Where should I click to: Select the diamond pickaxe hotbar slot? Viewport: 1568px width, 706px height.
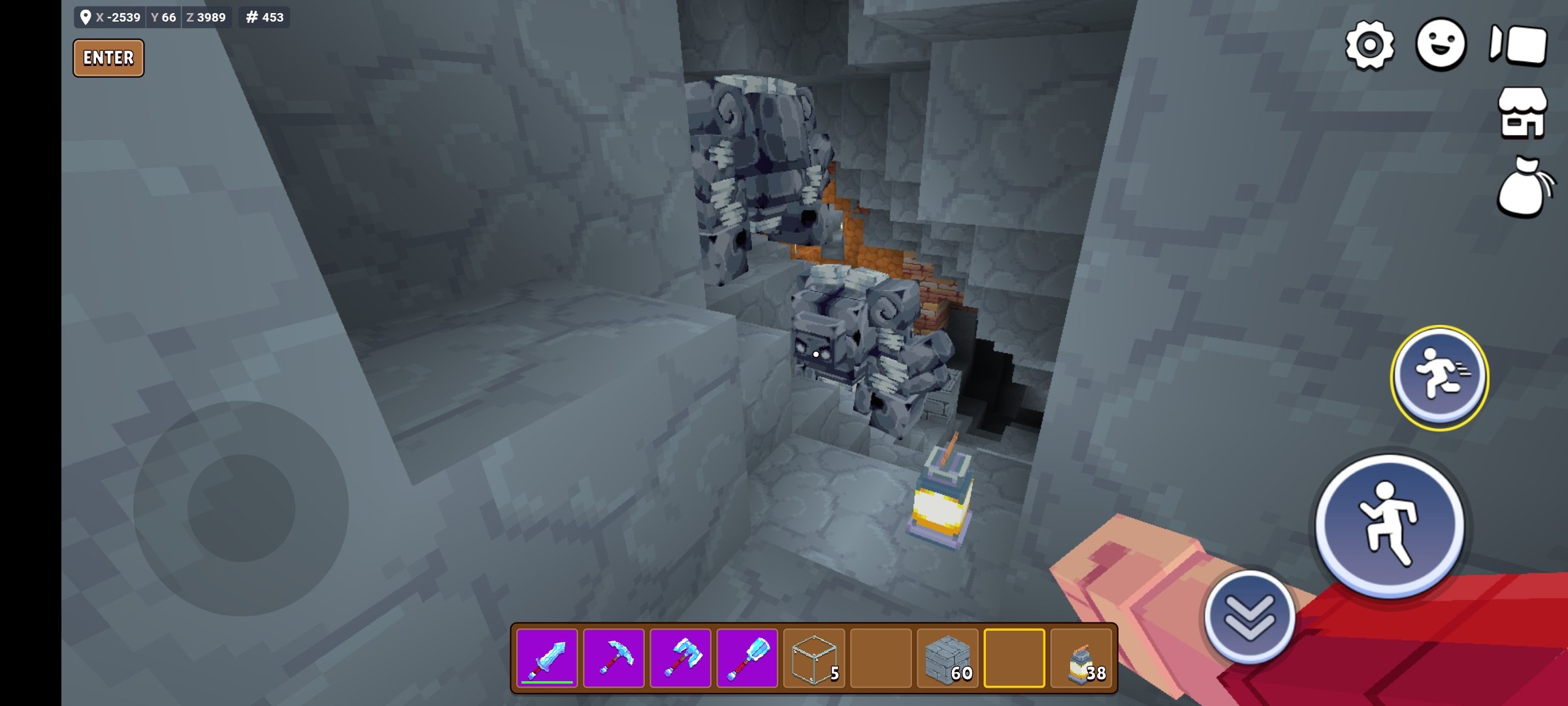click(x=614, y=658)
